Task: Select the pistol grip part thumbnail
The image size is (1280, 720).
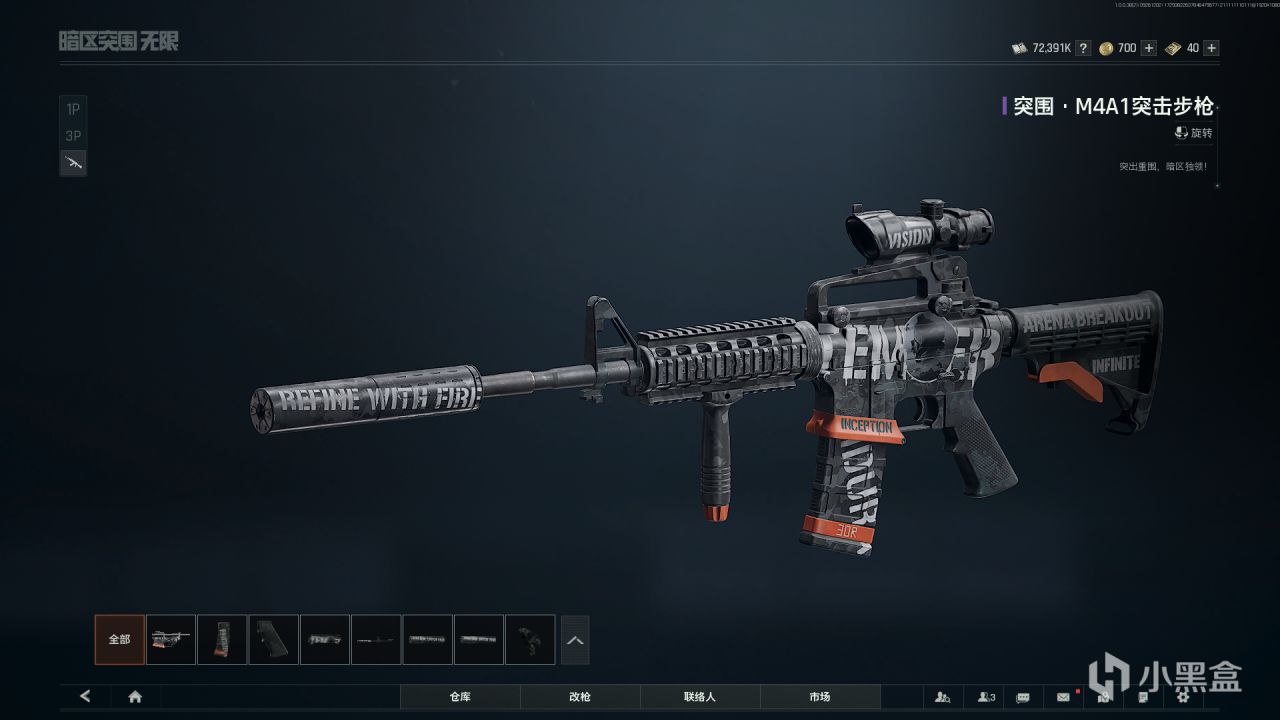Action: [x=273, y=640]
